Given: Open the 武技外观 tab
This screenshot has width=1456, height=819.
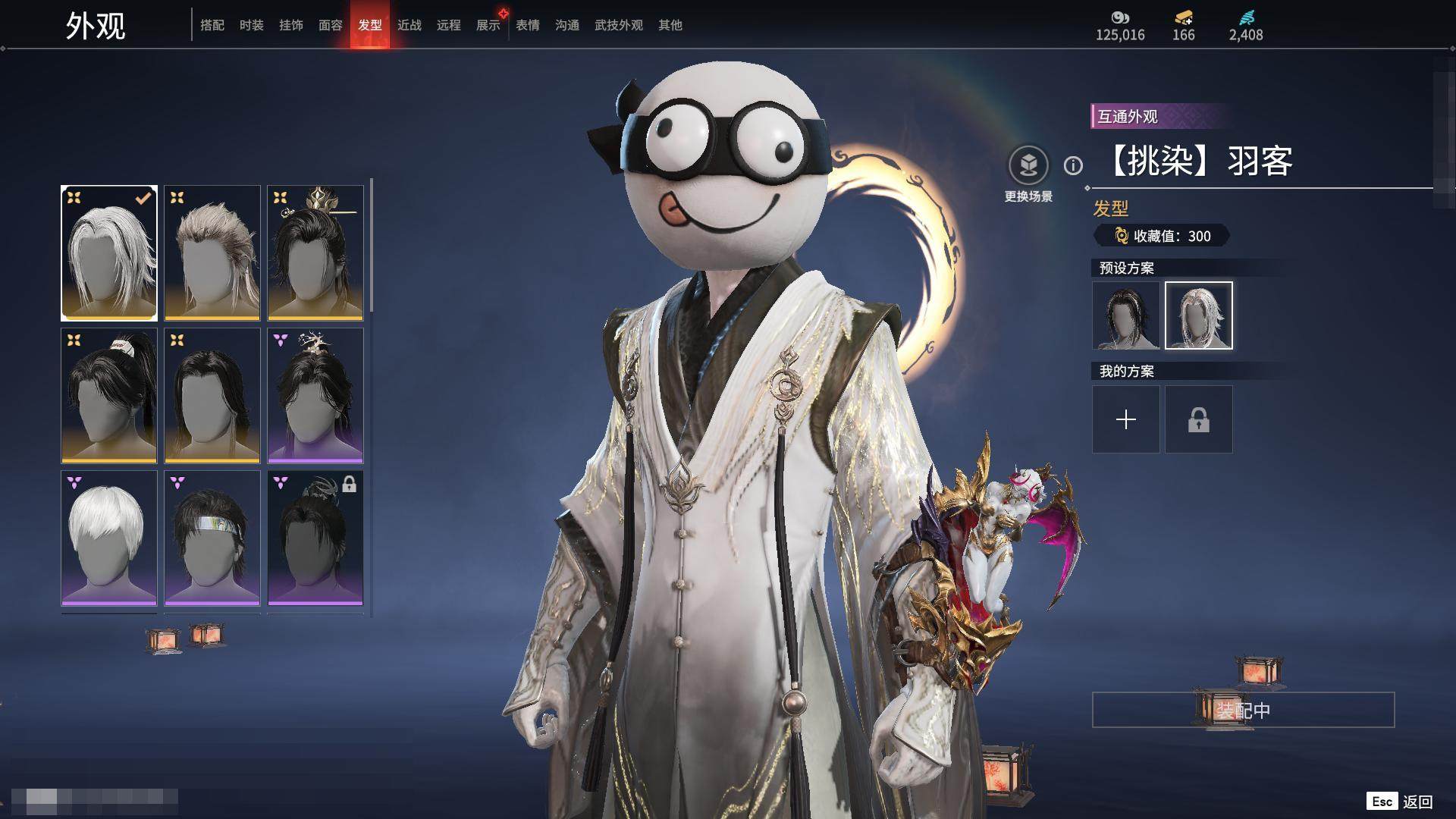Looking at the screenshot, I should pos(619,25).
